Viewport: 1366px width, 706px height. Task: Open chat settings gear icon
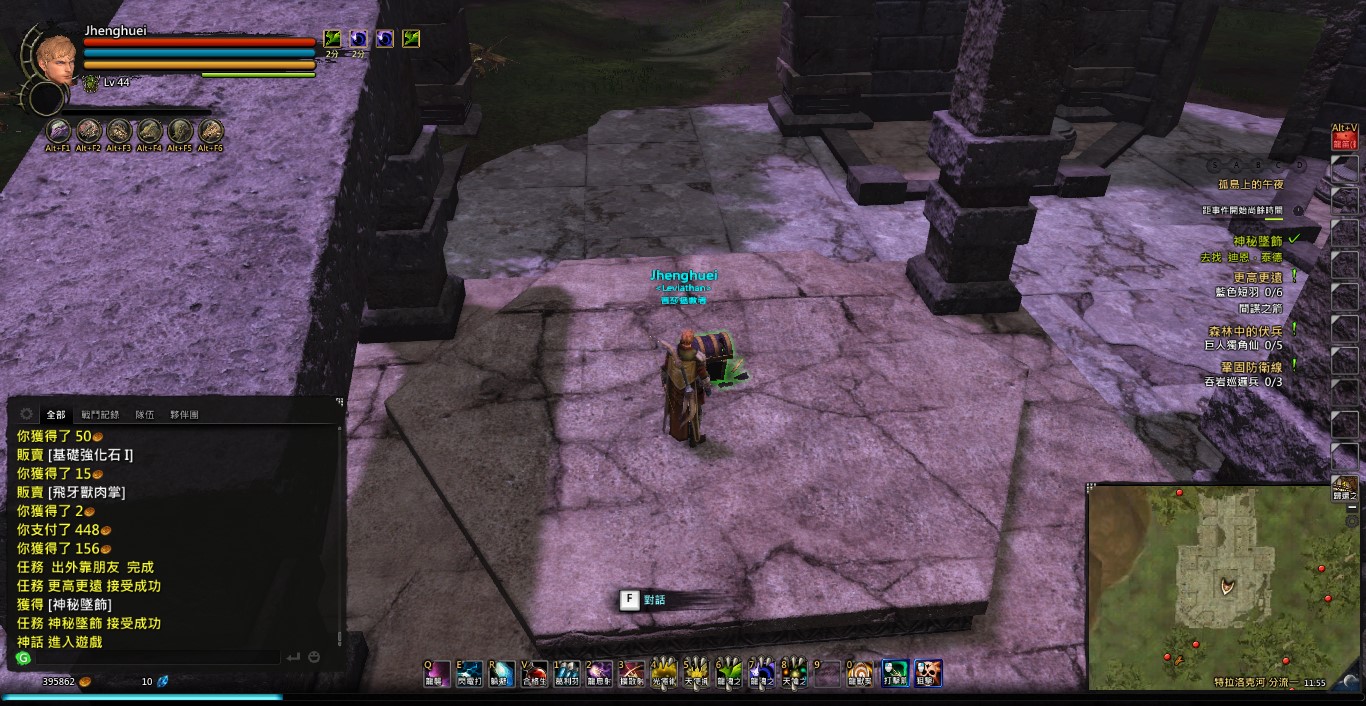(26, 414)
